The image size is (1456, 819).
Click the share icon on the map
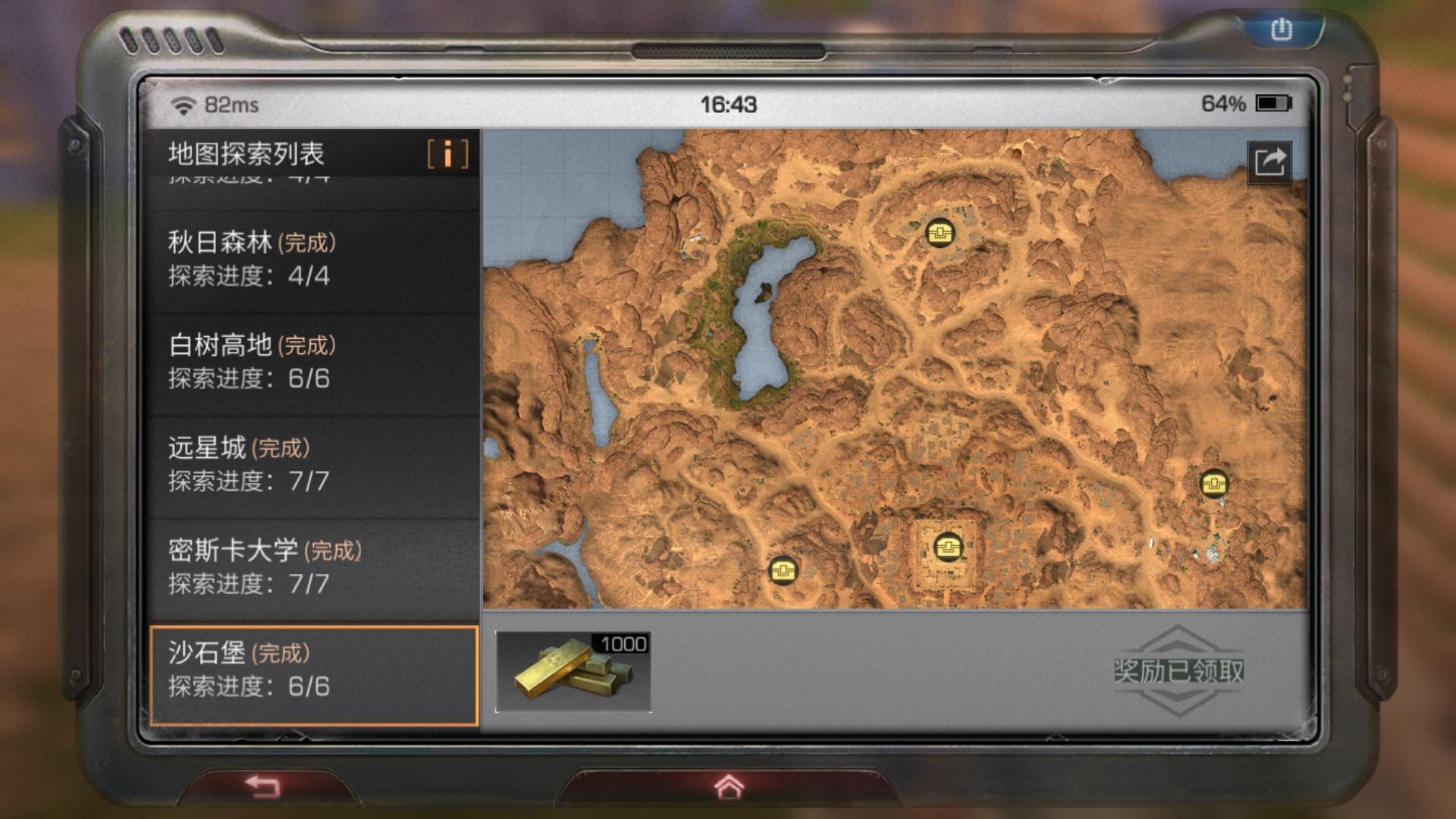click(1269, 162)
